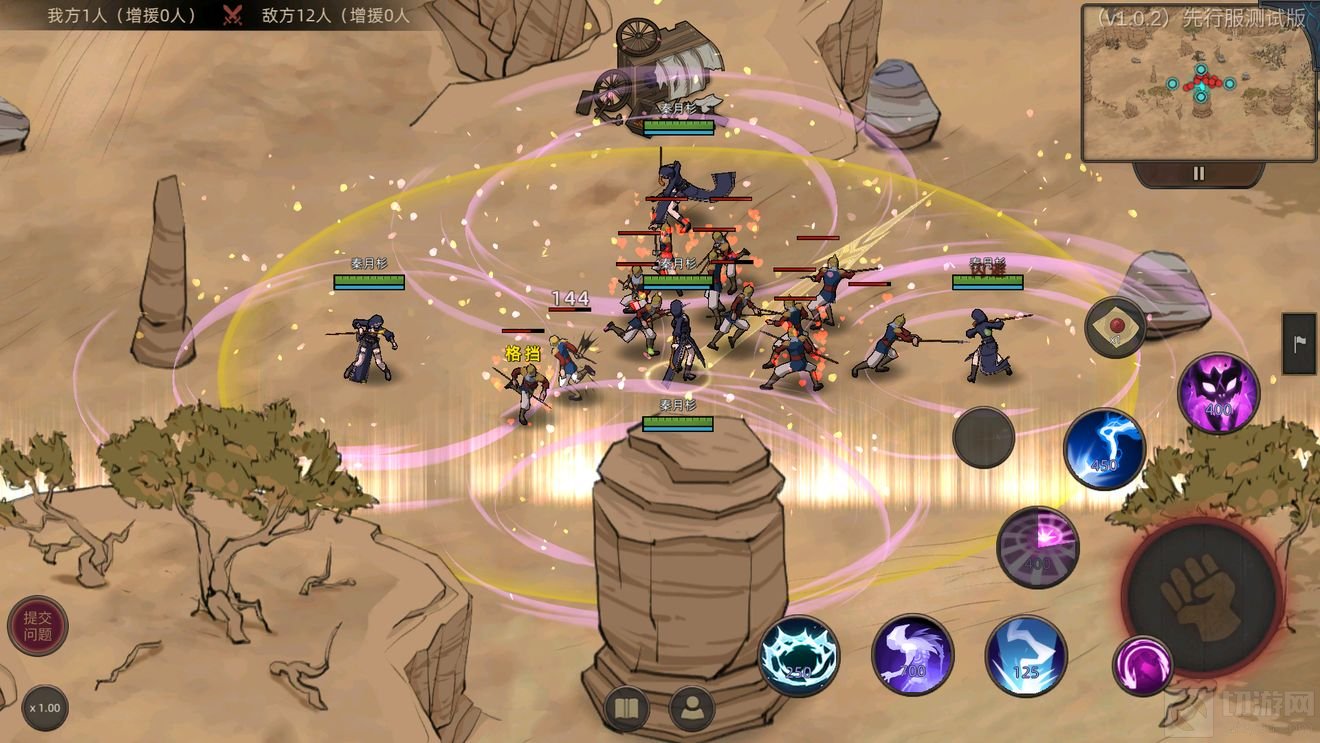Click the 提交问题 report button
Screen dimensions: 1320x743
tap(38, 626)
